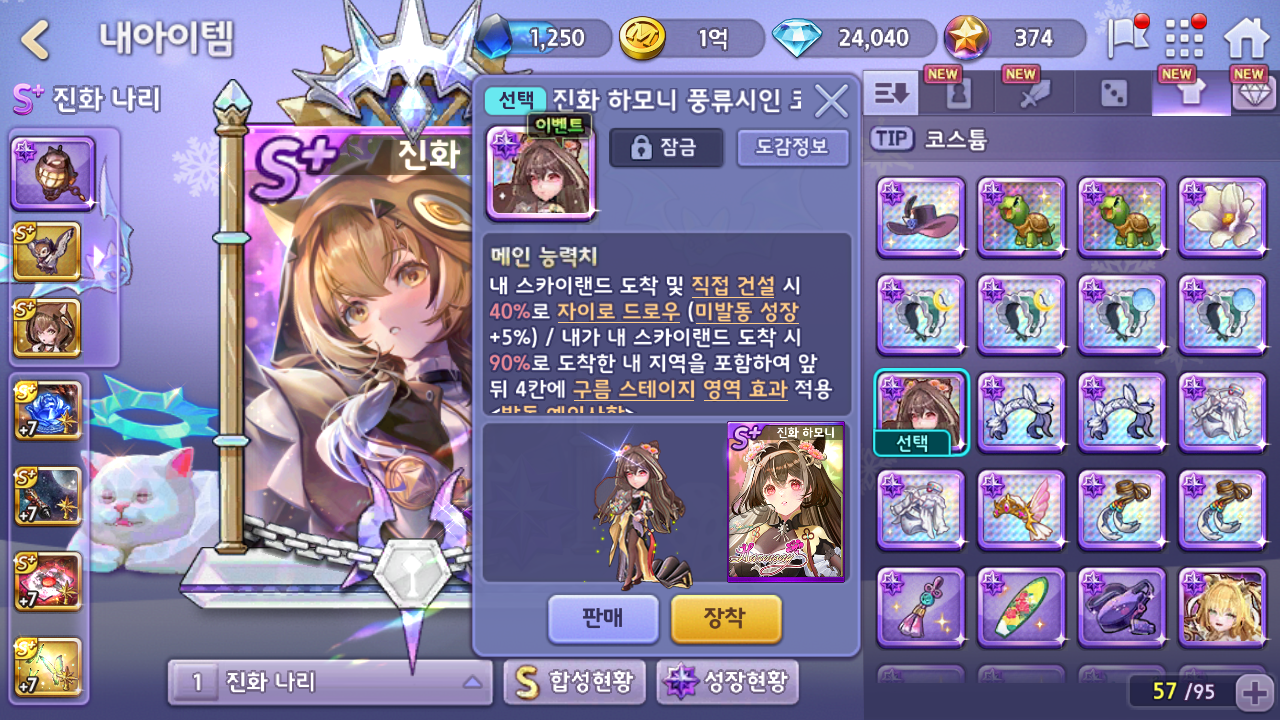Open the flag icon in top bar
Image resolution: width=1280 pixels, height=720 pixels.
[1126, 39]
